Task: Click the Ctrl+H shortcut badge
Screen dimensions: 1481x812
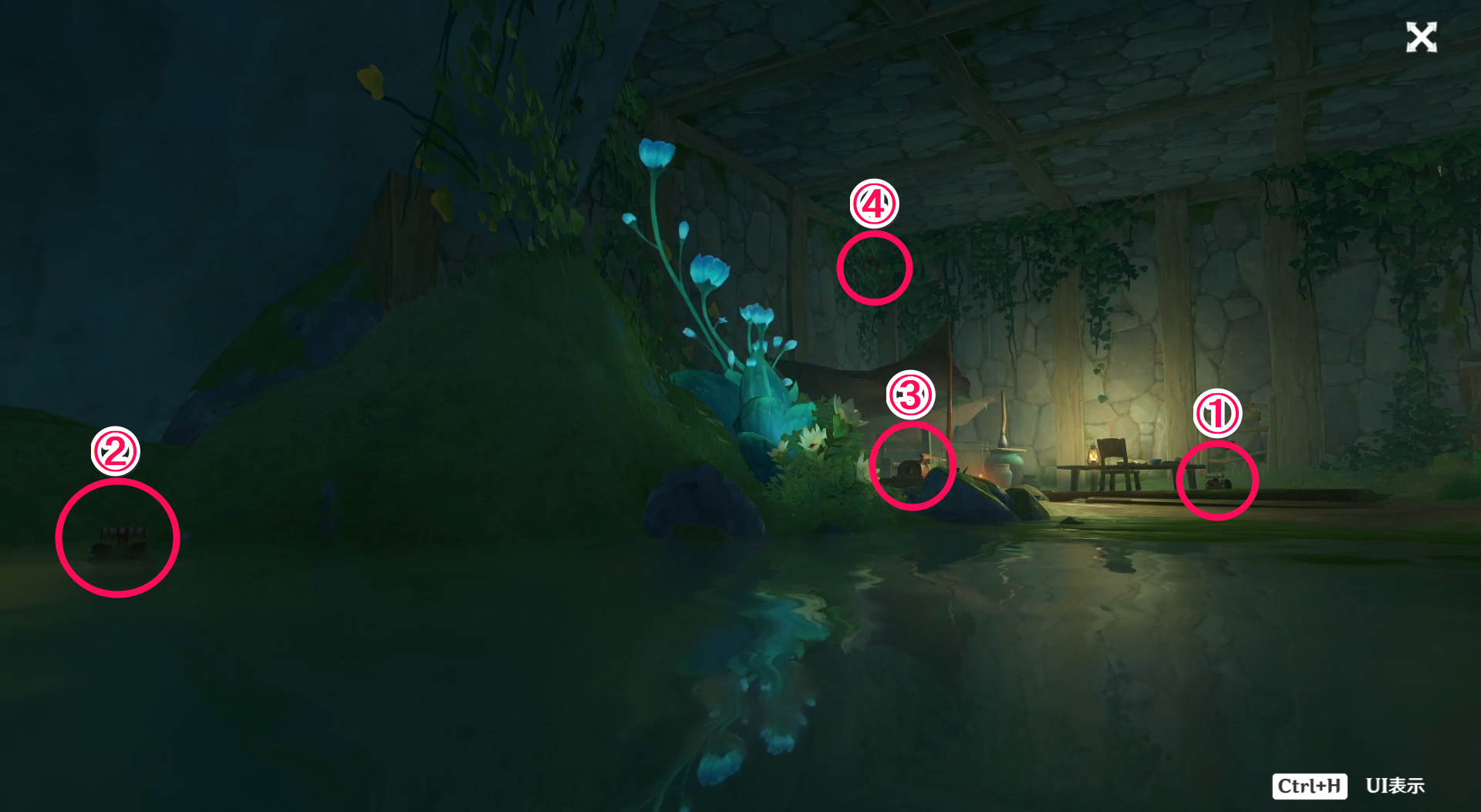Action: tap(1309, 786)
